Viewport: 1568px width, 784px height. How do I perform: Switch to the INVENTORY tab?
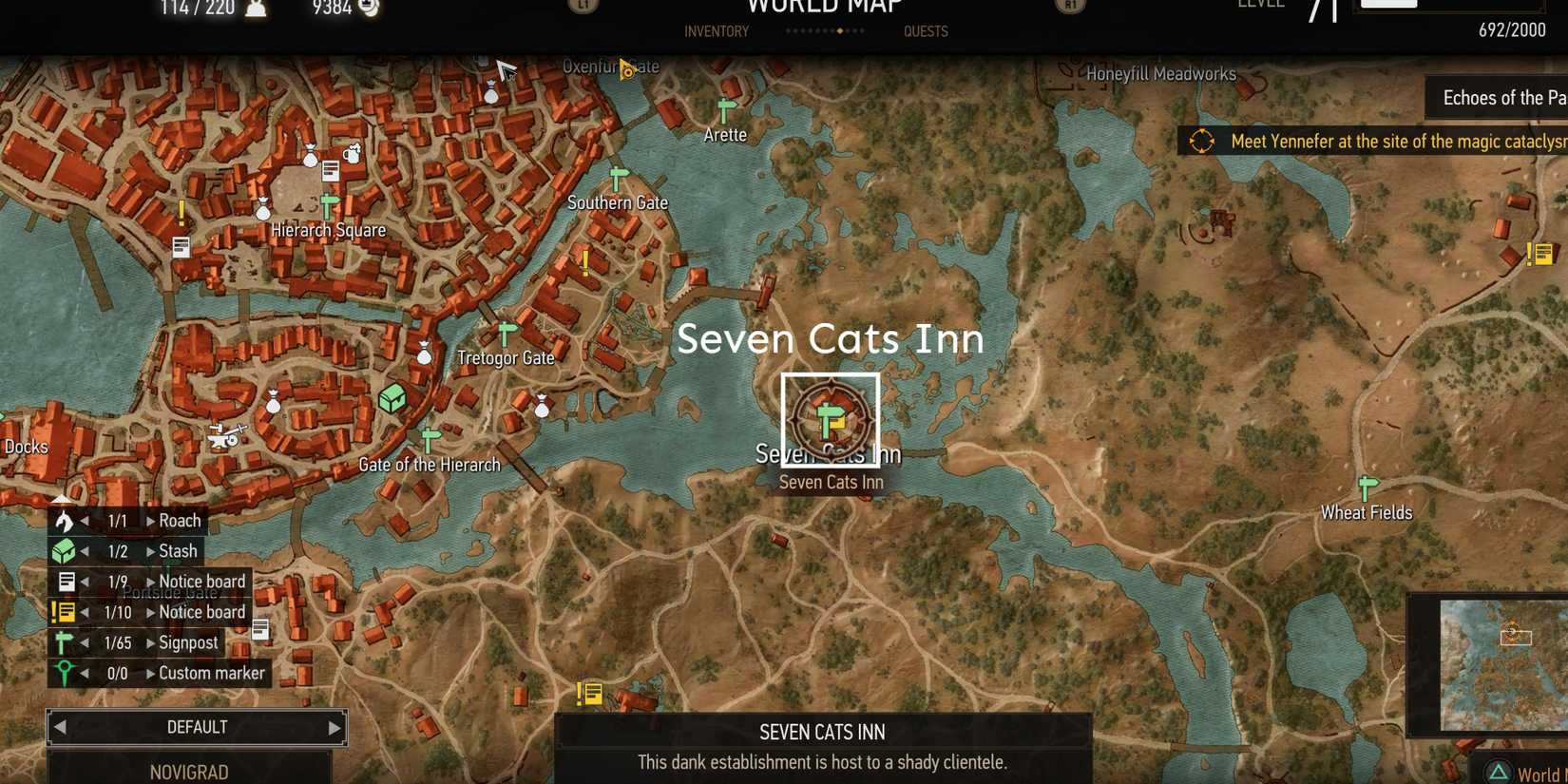click(x=715, y=30)
